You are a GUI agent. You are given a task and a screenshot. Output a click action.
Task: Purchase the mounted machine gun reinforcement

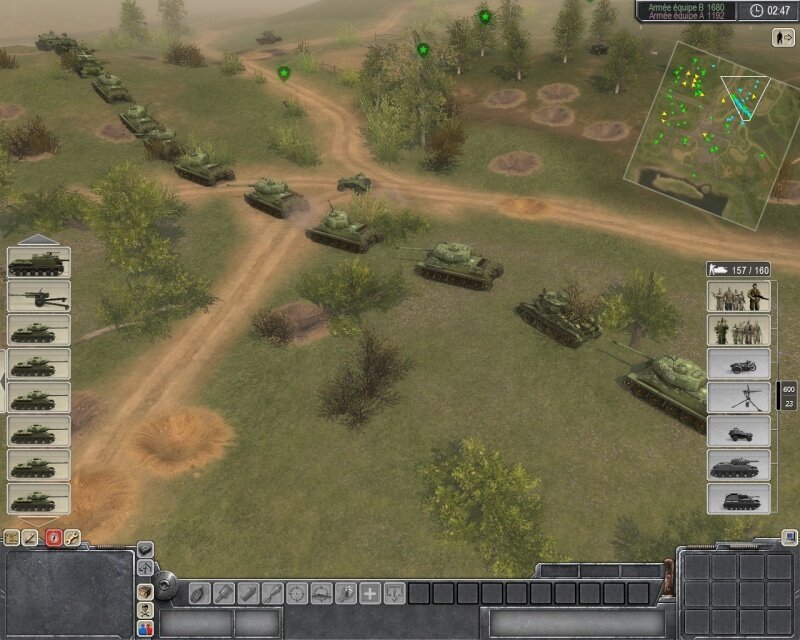point(739,397)
